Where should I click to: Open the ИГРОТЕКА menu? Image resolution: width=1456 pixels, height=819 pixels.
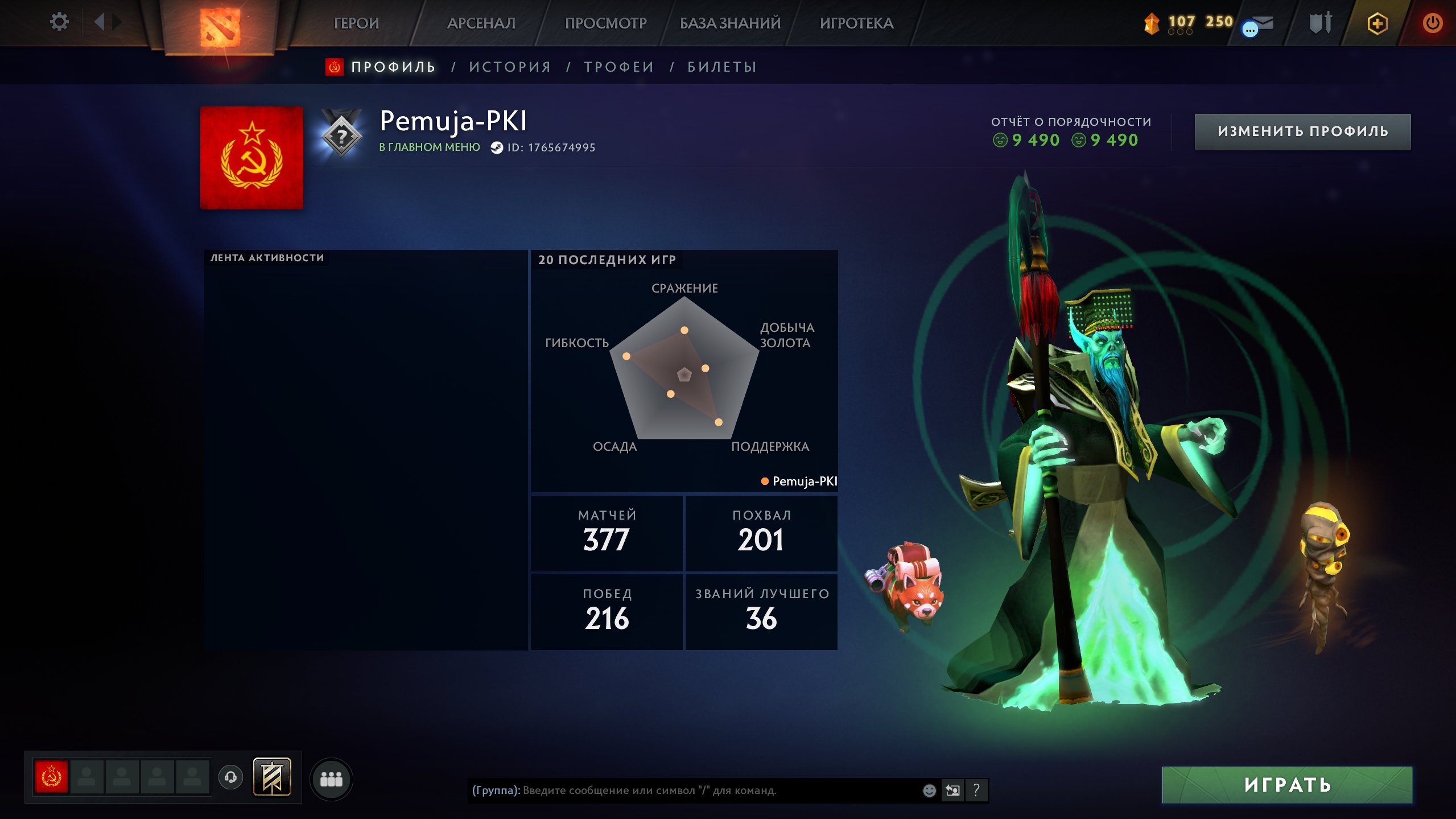coord(856,23)
